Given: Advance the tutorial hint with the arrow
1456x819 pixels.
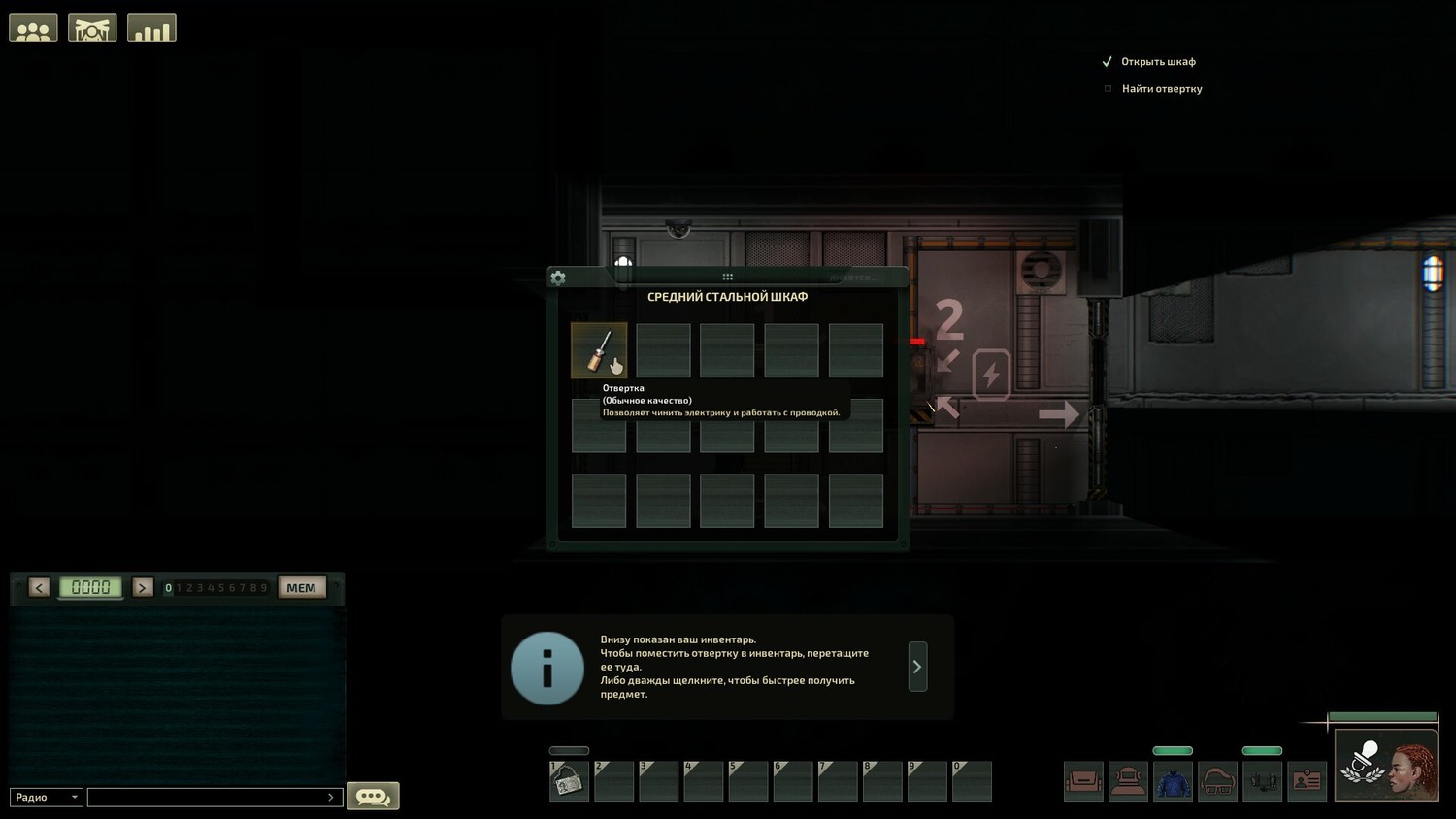Looking at the screenshot, I should coord(917,667).
